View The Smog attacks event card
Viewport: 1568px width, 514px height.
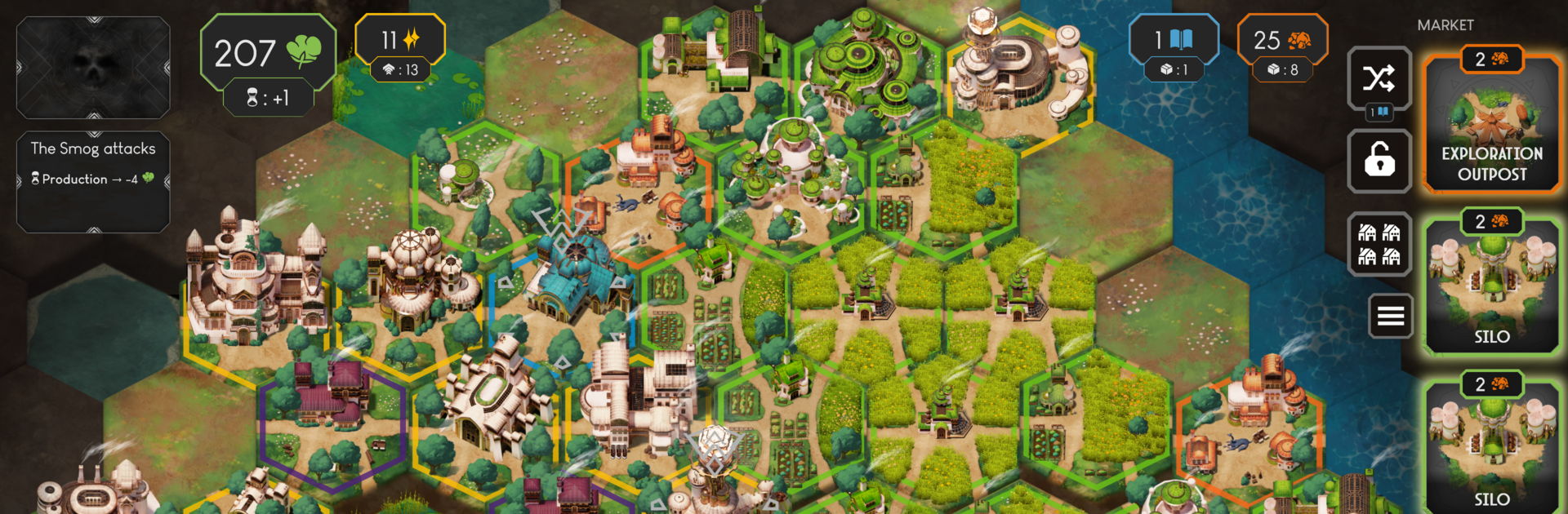click(x=93, y=181)
